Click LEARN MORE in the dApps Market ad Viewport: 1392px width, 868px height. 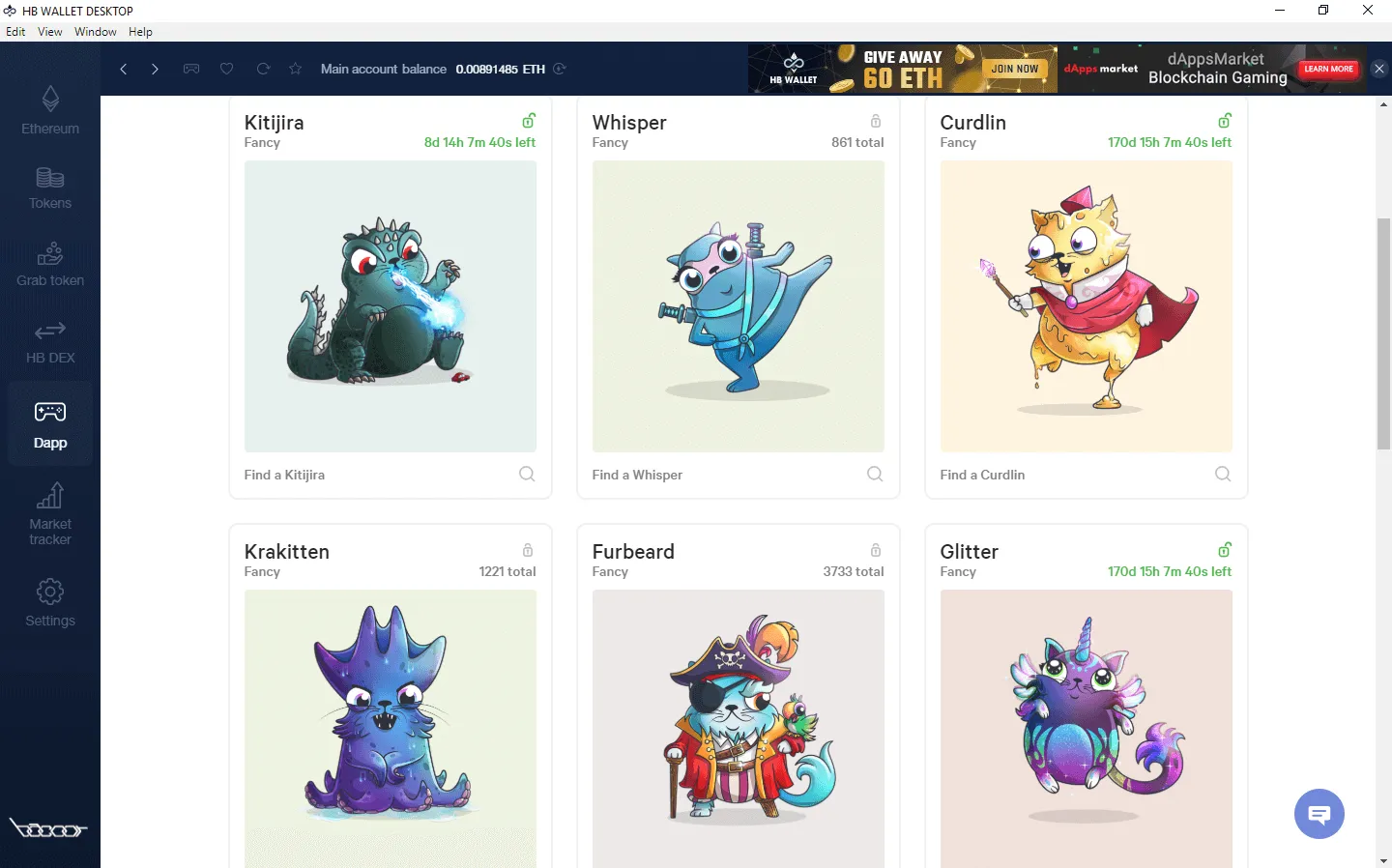1327,69
